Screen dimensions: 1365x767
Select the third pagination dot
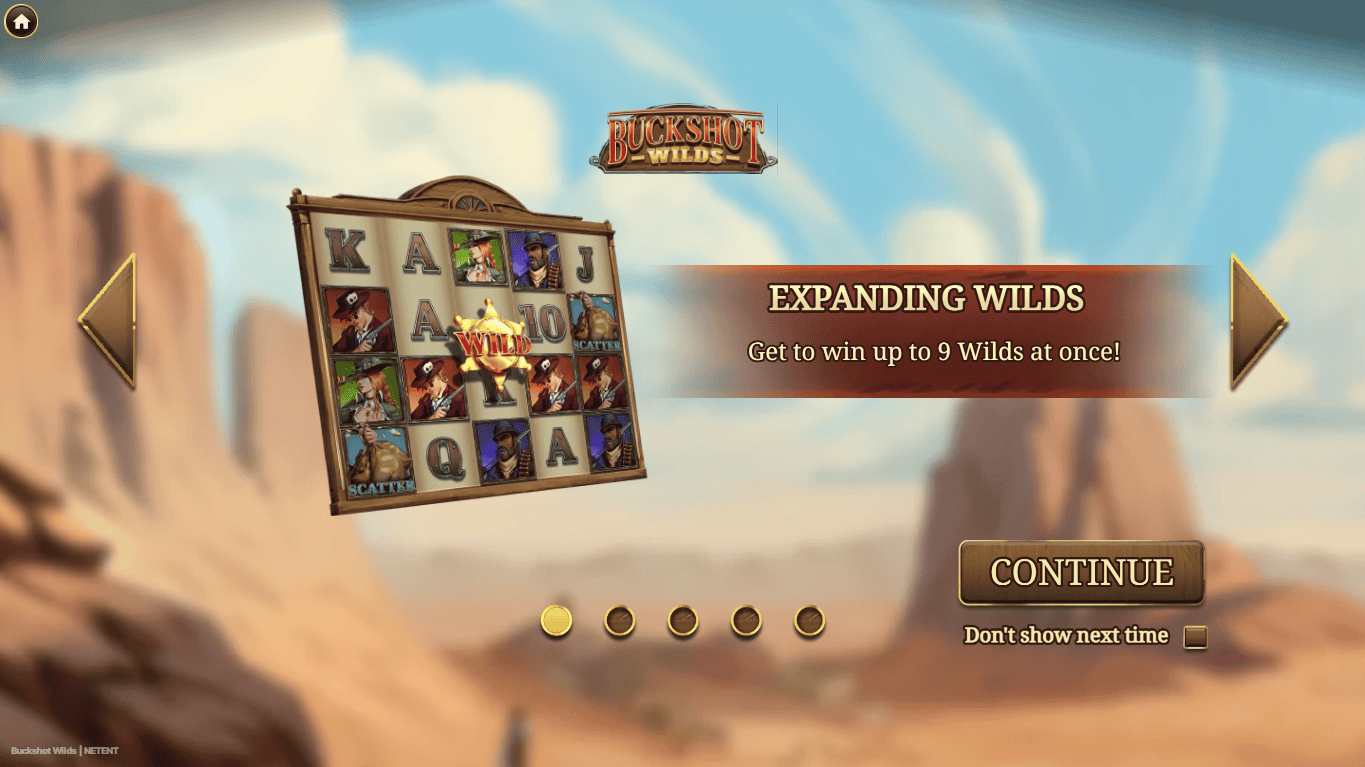(684, 620)
